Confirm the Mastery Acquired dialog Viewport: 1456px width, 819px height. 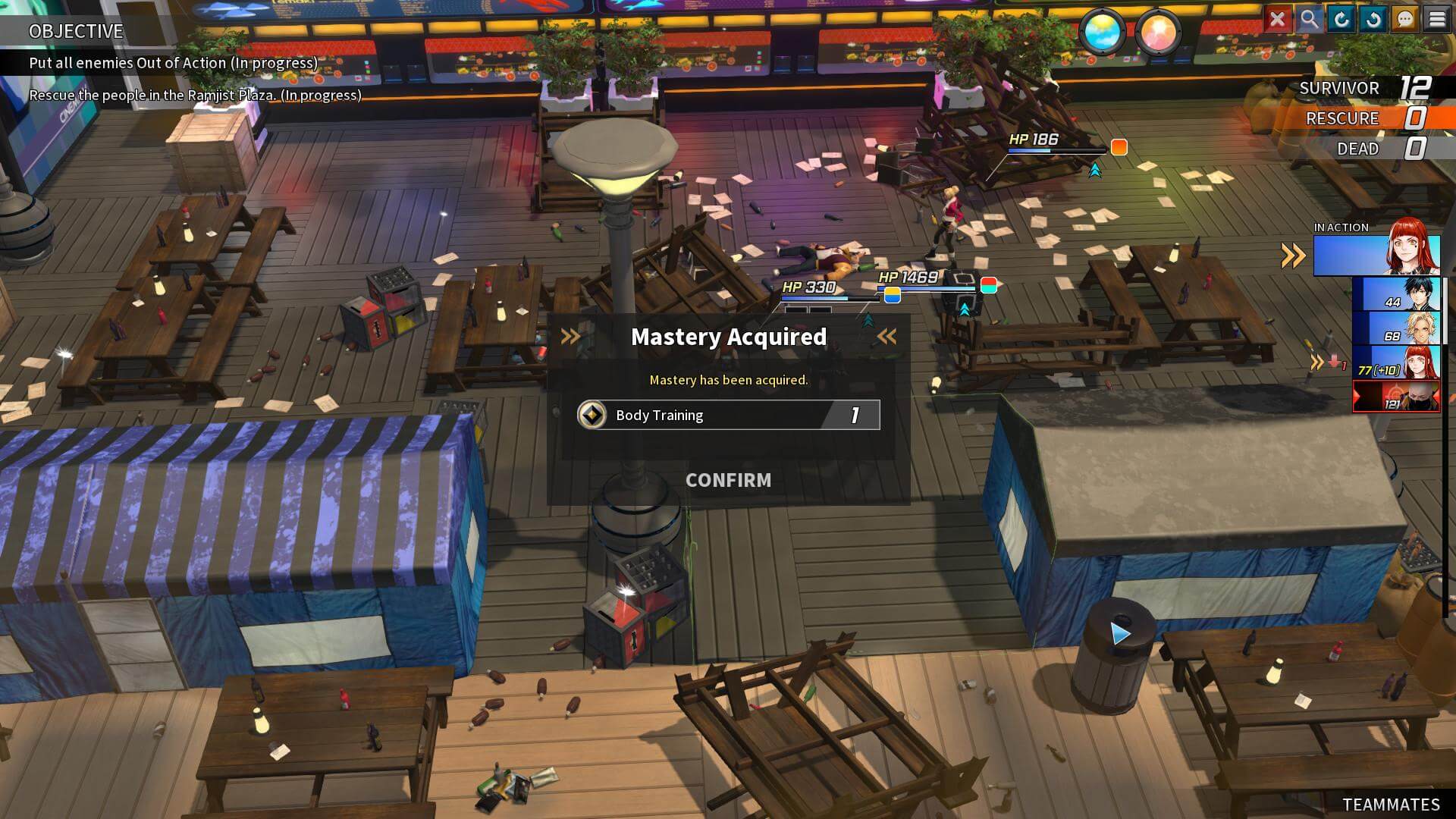point(728,480)
